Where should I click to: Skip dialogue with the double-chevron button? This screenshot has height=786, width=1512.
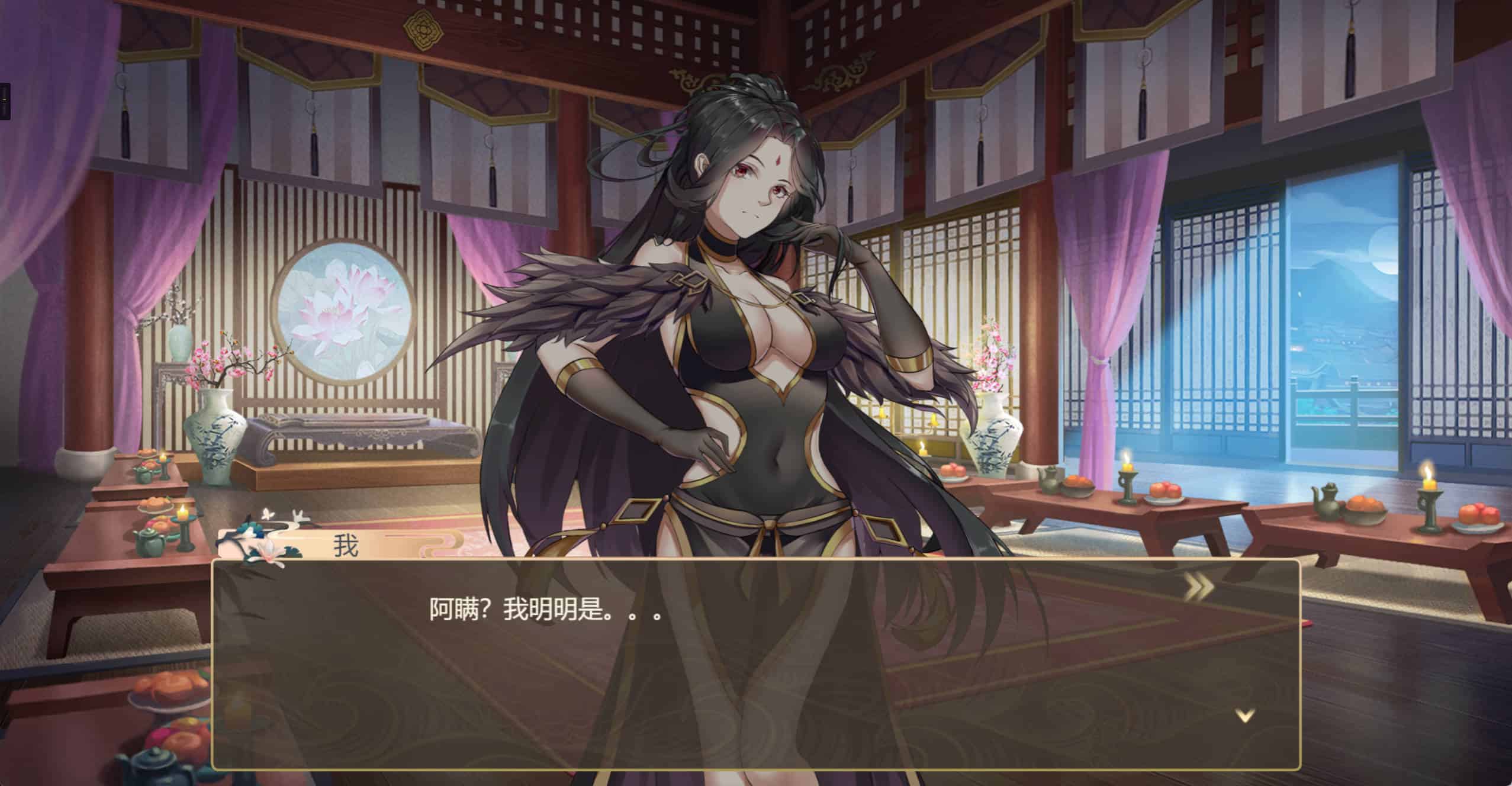1198,586
